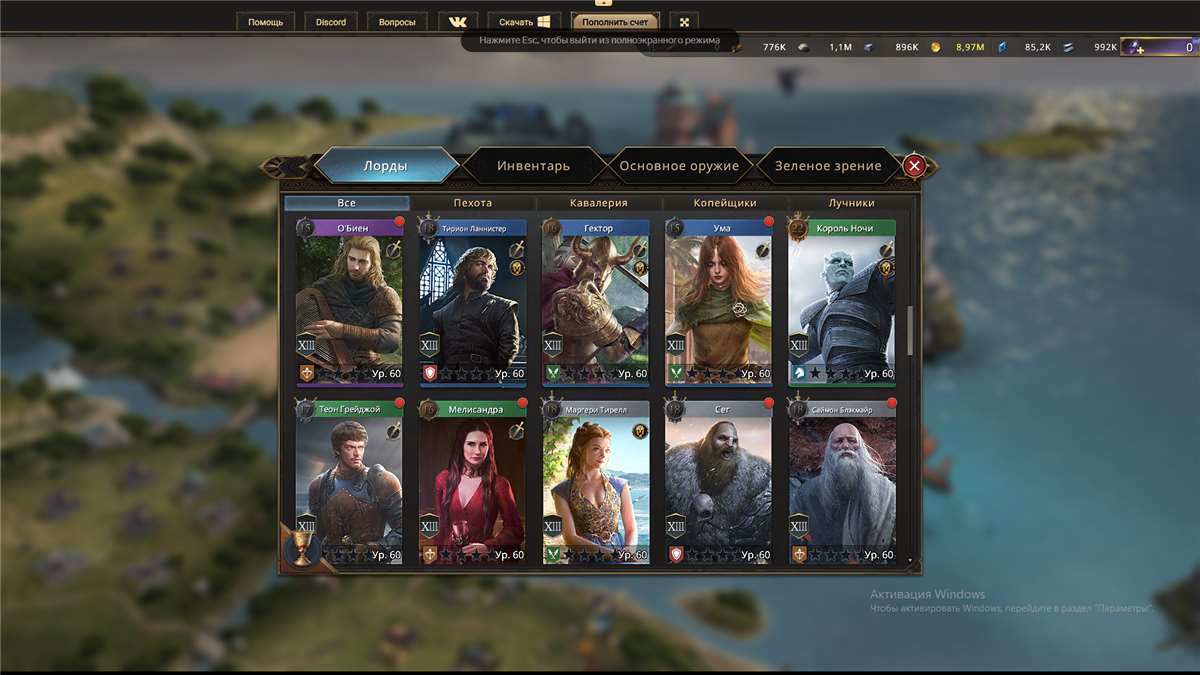The image size is (1200, 675).
Task: Show only Лучники lords
Action: click(851, 203)
